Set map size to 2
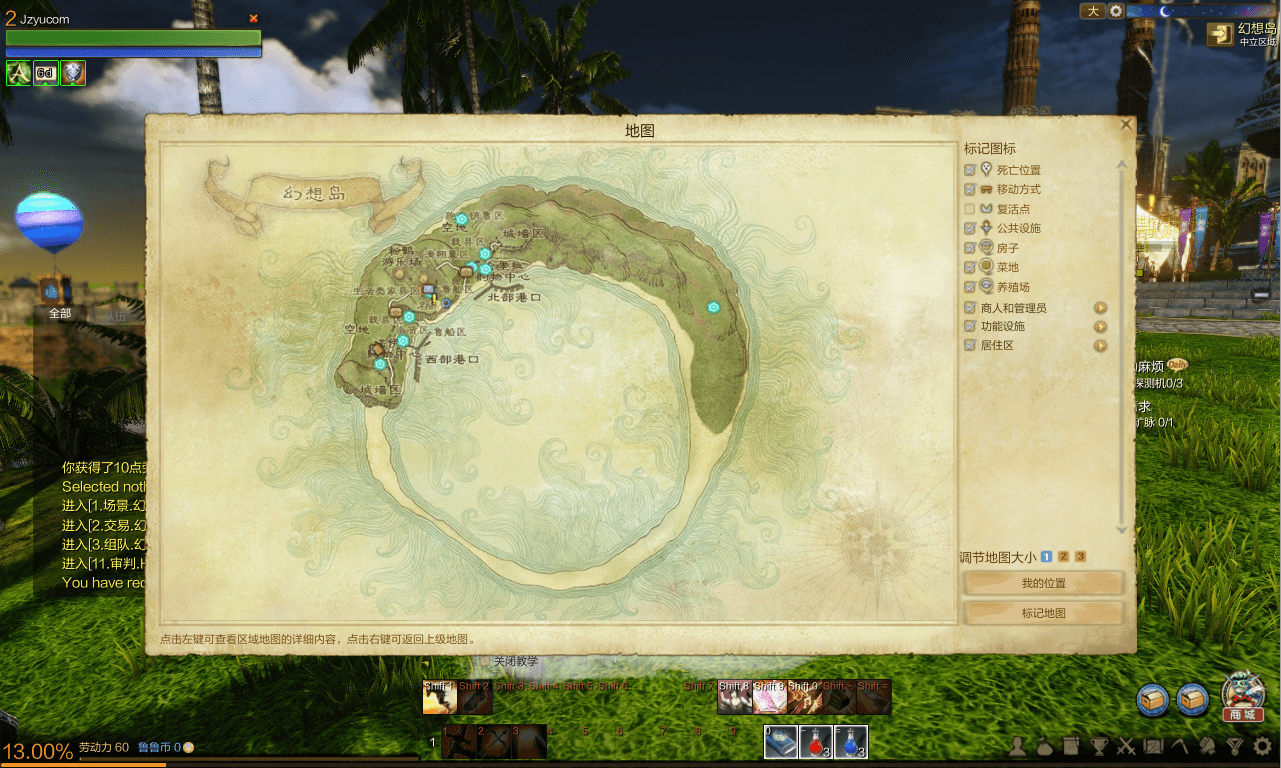 click(1063, 557)
